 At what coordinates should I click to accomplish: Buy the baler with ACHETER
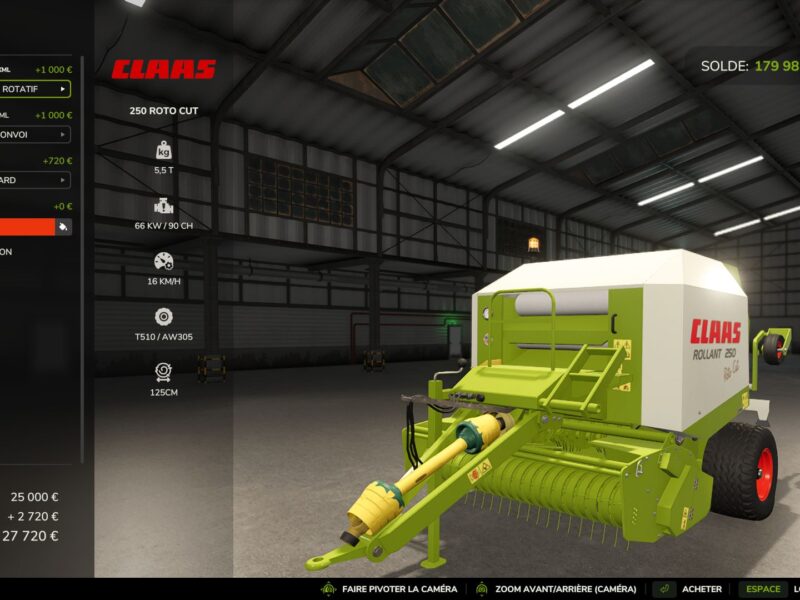point(700,589)
